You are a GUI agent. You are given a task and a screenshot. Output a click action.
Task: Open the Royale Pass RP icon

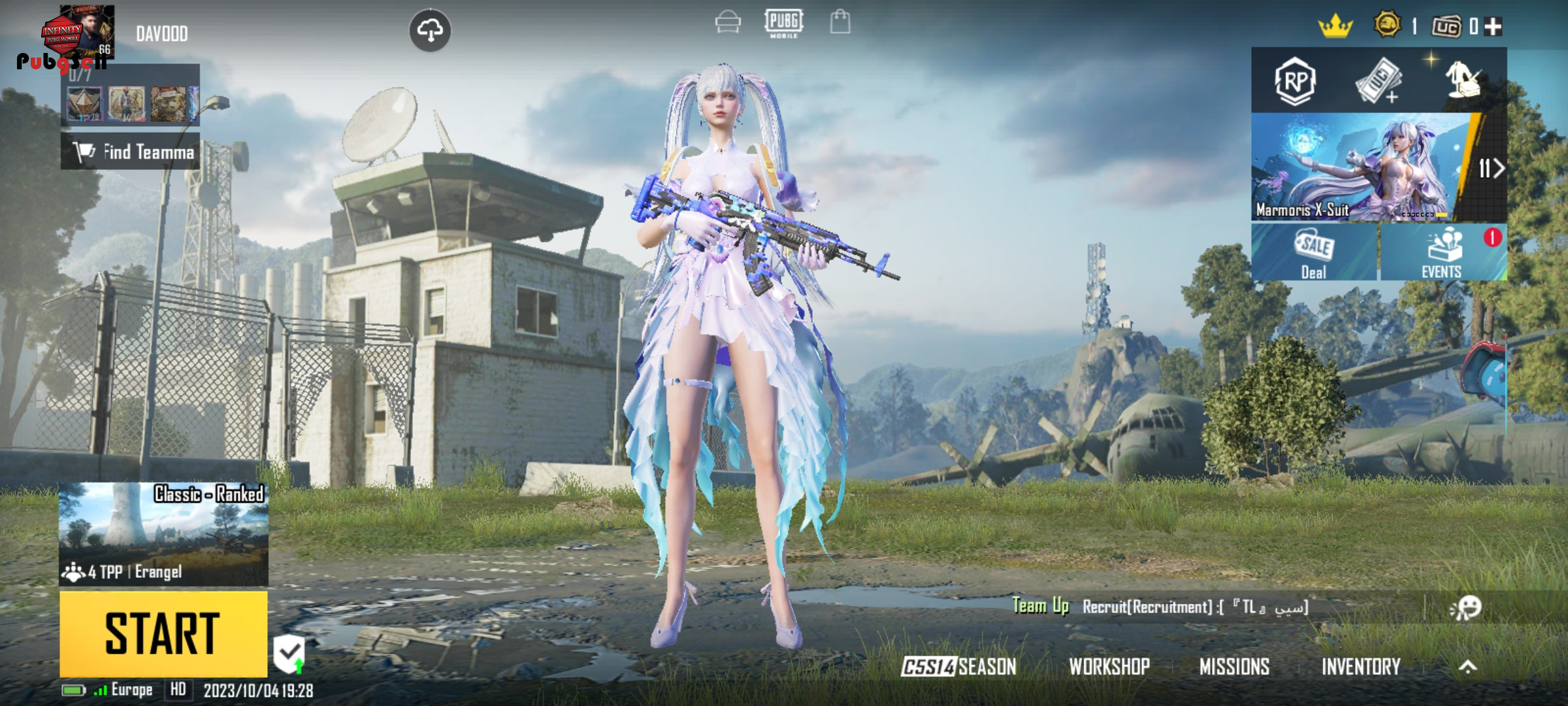[x=1295, y=81]
